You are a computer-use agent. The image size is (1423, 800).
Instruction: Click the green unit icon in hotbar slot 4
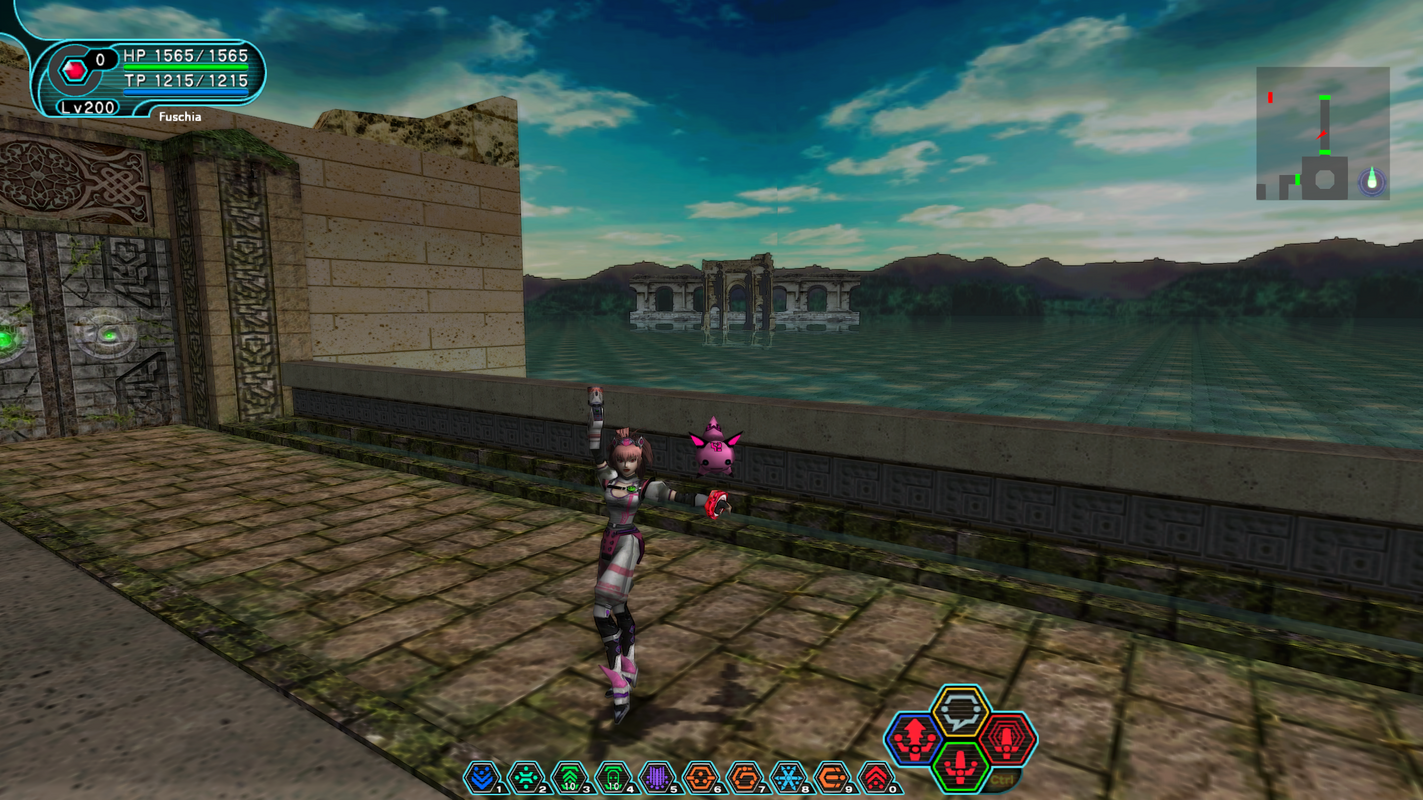[x=614, y=775]
